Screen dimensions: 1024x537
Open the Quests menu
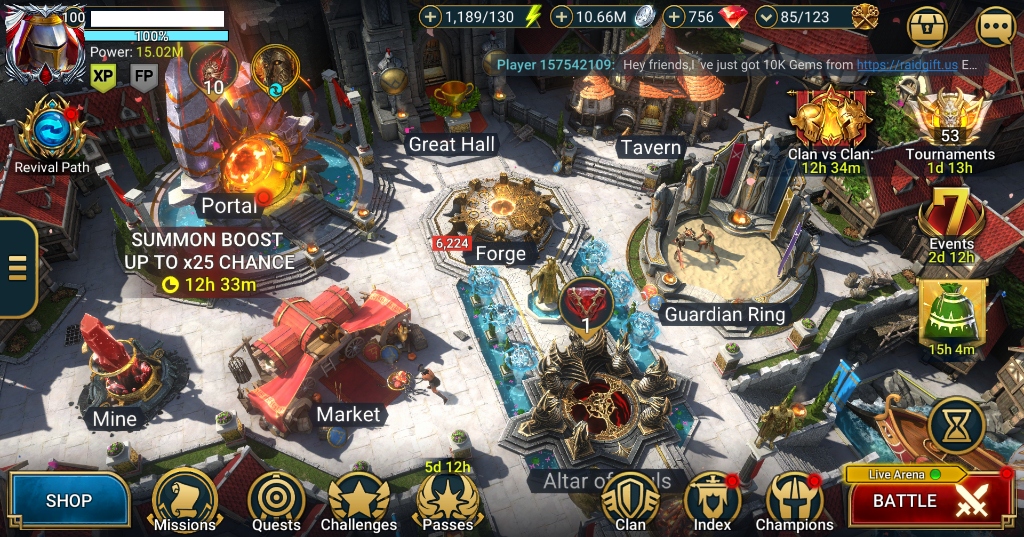[x=276, y=500]
